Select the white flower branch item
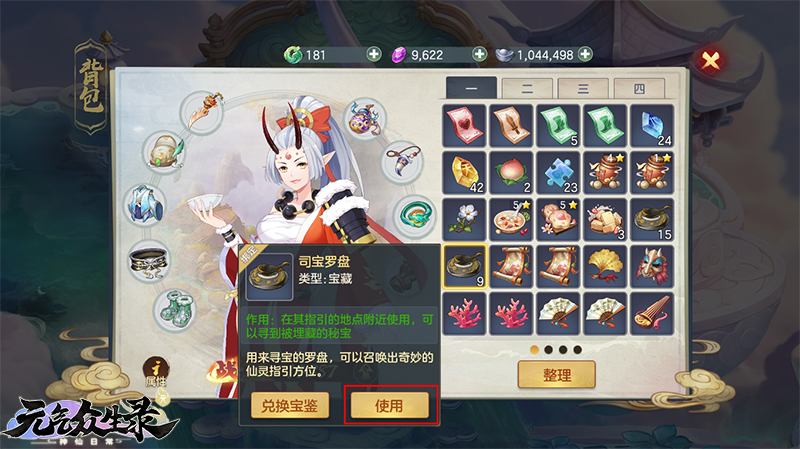 click(x=464, y=218)
